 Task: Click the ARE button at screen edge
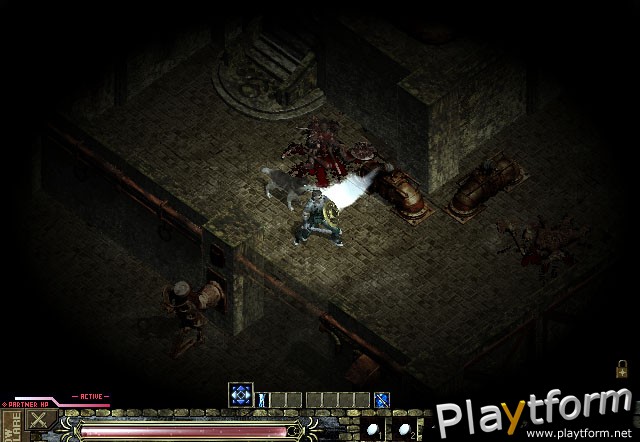click(x=9, y=424)
